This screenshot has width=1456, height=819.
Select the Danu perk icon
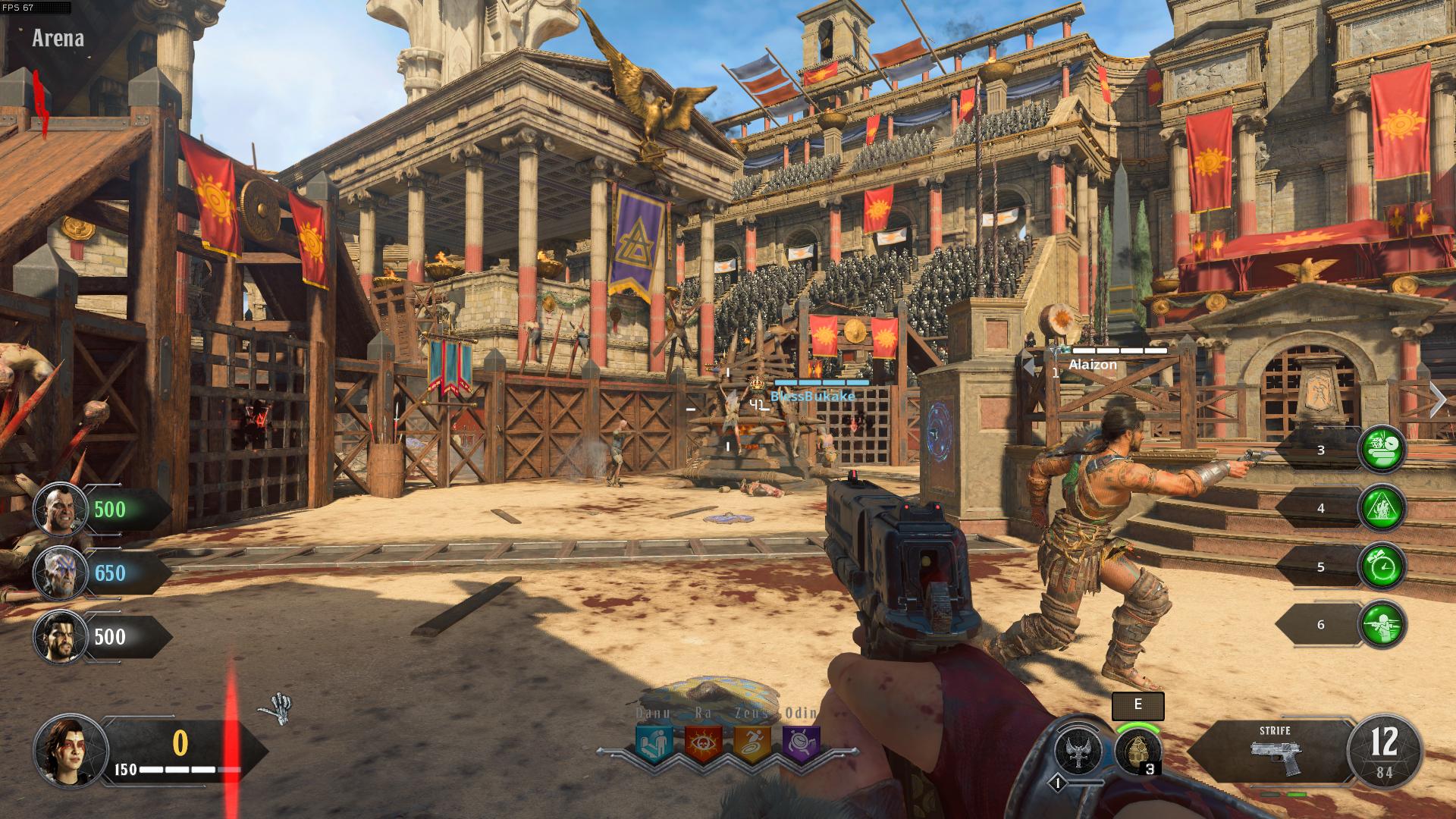pyautogui.click(x=654, y=744)
